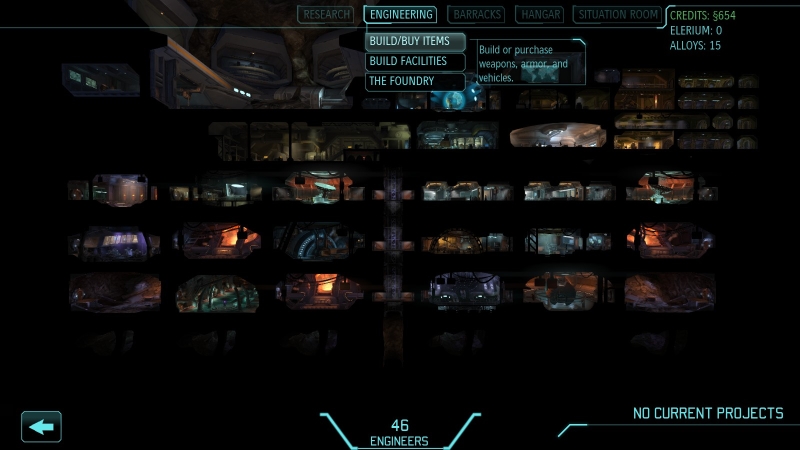The width and height of the screenshot is (800, 450).
Task: Choose Build/Buy Items
Action: point(415,42)
